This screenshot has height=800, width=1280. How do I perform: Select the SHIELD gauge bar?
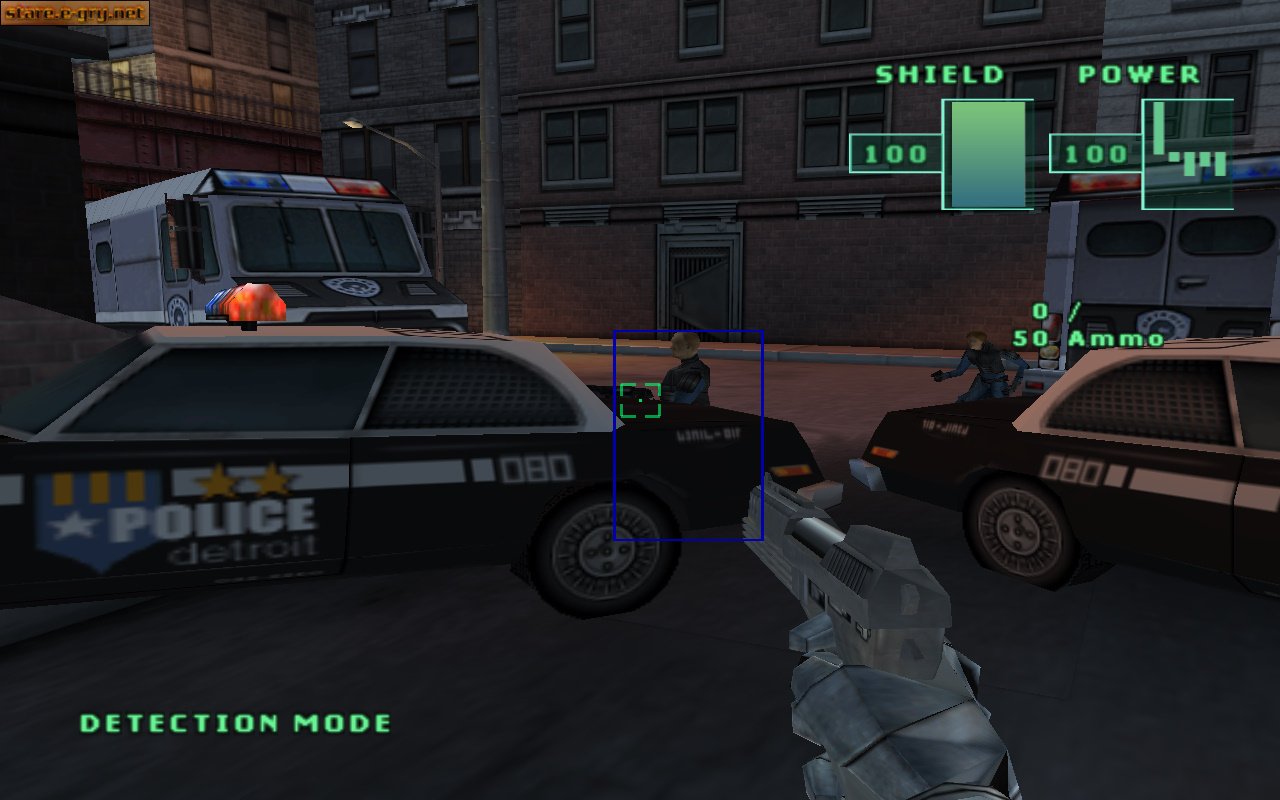(990, 155)
